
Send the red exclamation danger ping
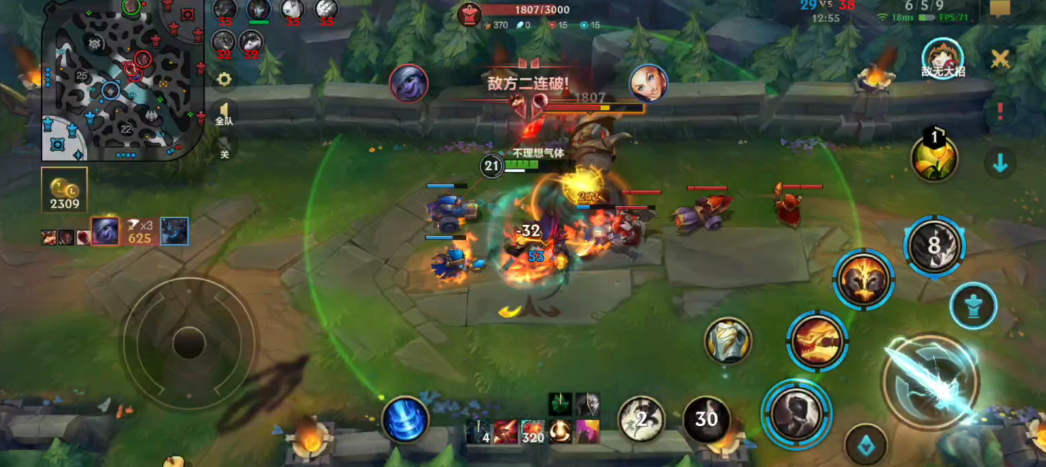(x=1000, y=111)
